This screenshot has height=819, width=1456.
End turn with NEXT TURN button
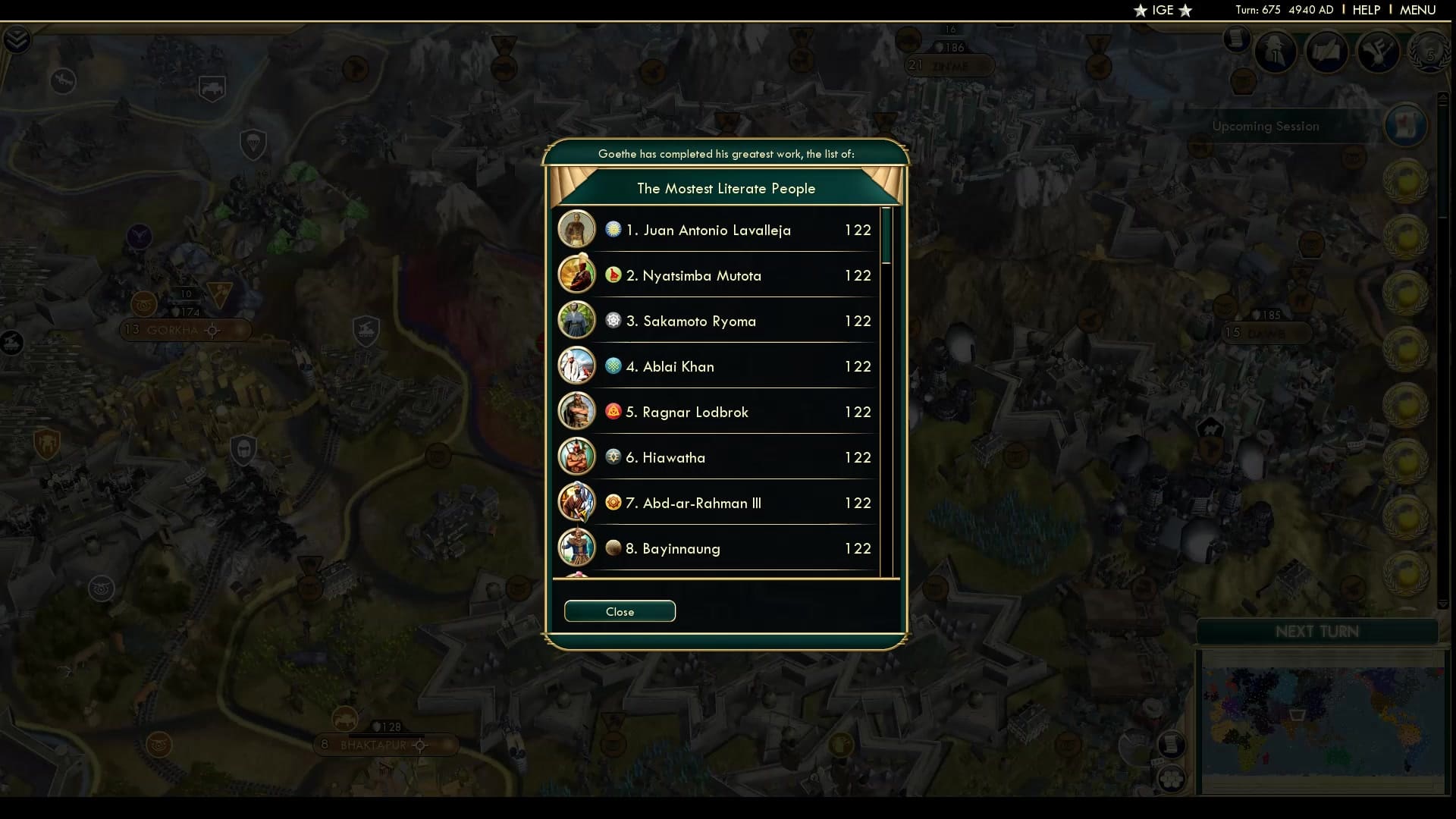click(x=1317, y=632)
